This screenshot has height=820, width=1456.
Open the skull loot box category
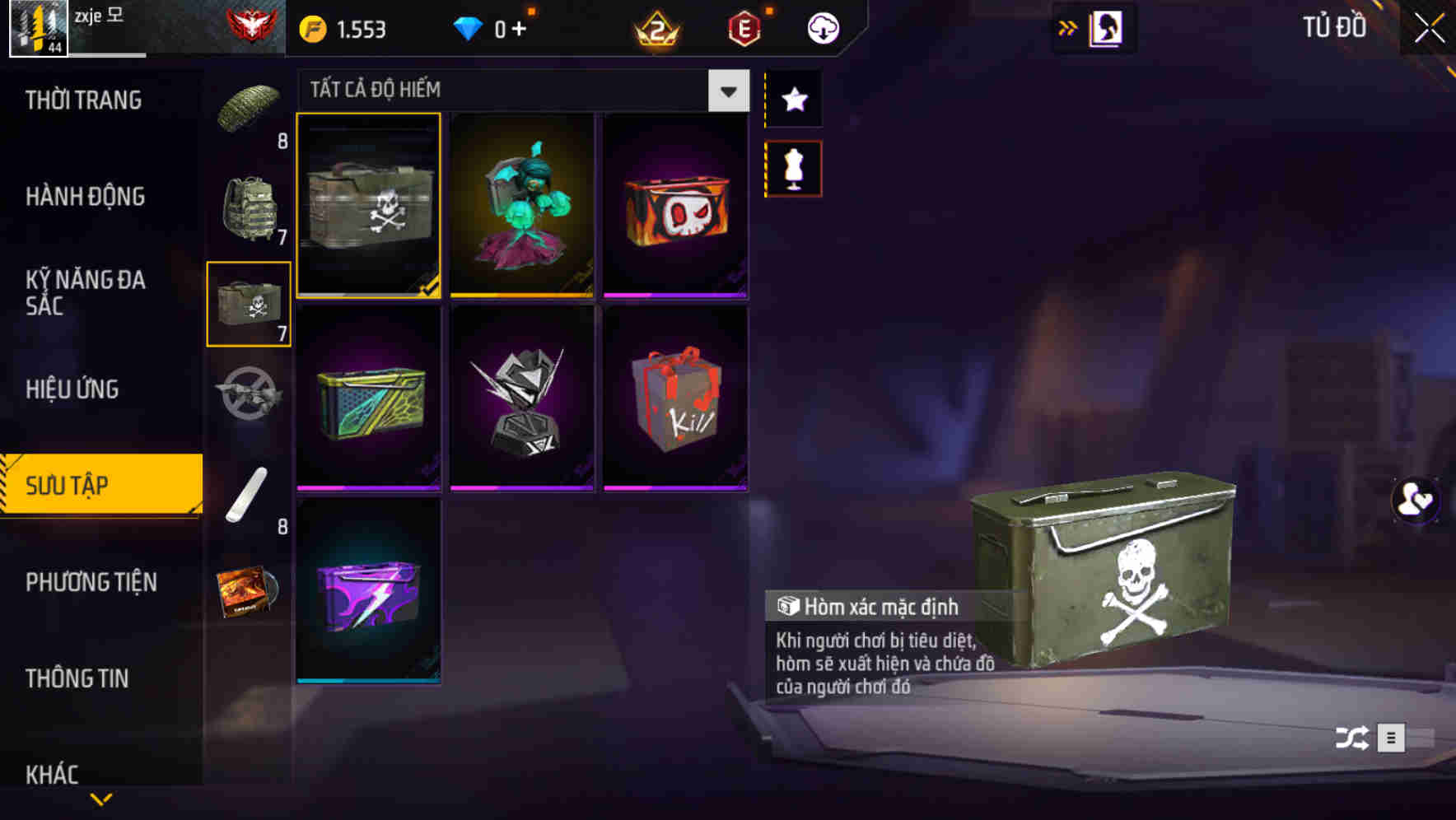coord(250,305)
